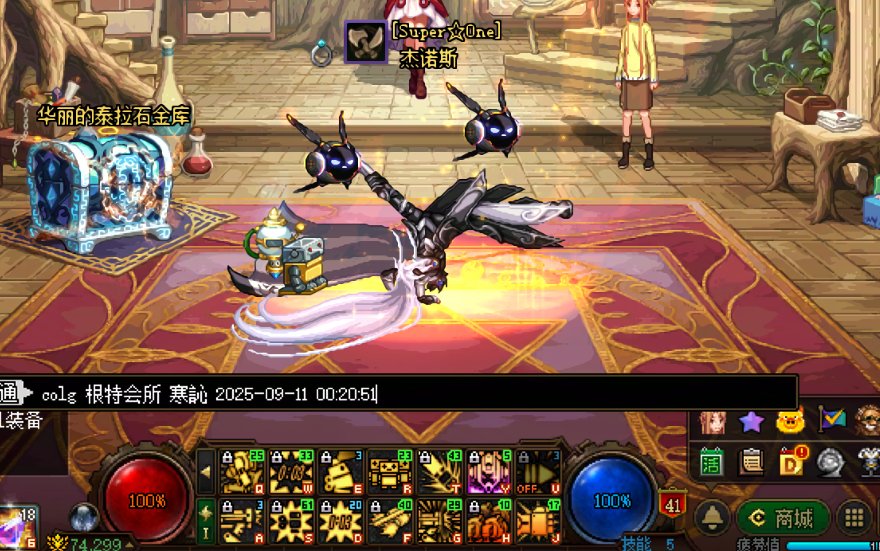Open the grid menu button
The height and width of the screenshot is (551, 880).
point(855,518)
